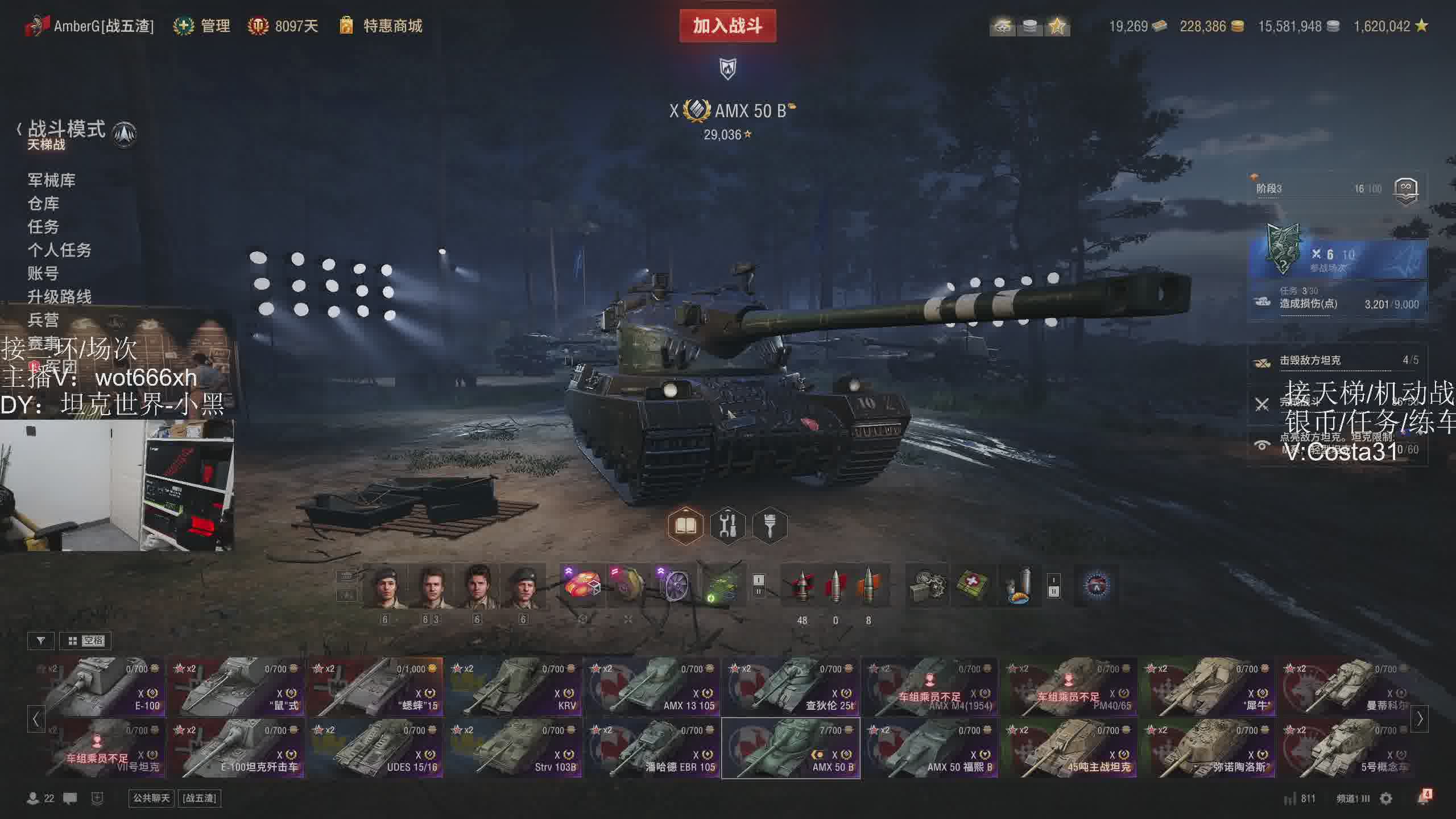Open the 升级路线 tech tree
The width and height of the screenshot is (1456, 819).
tap(59, 297)
